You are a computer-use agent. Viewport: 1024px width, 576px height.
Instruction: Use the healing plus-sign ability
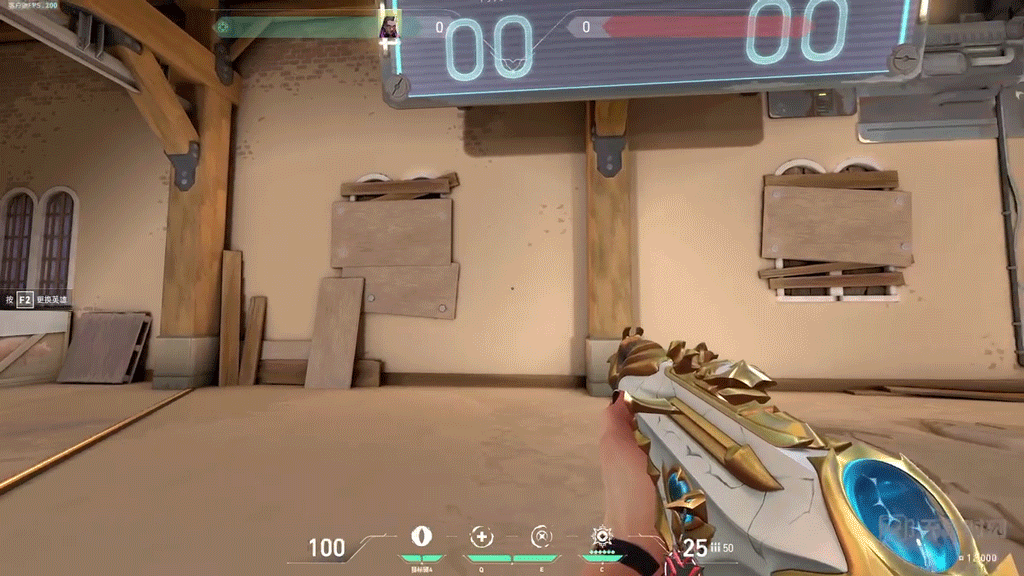482,537
